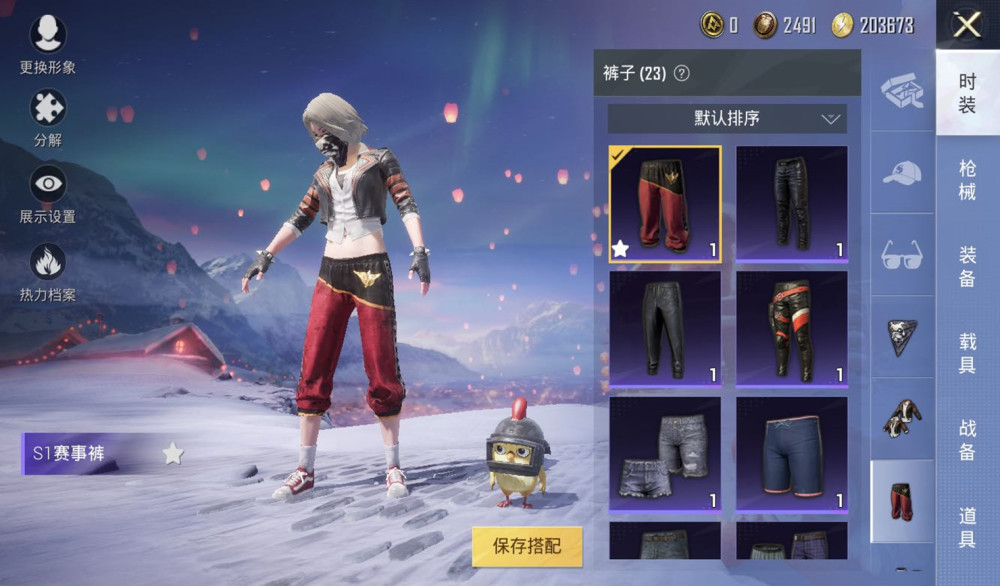Screen dimensions: 1000x586
Task: Select the jacket tops category
Action: click(x=902, y=418)
